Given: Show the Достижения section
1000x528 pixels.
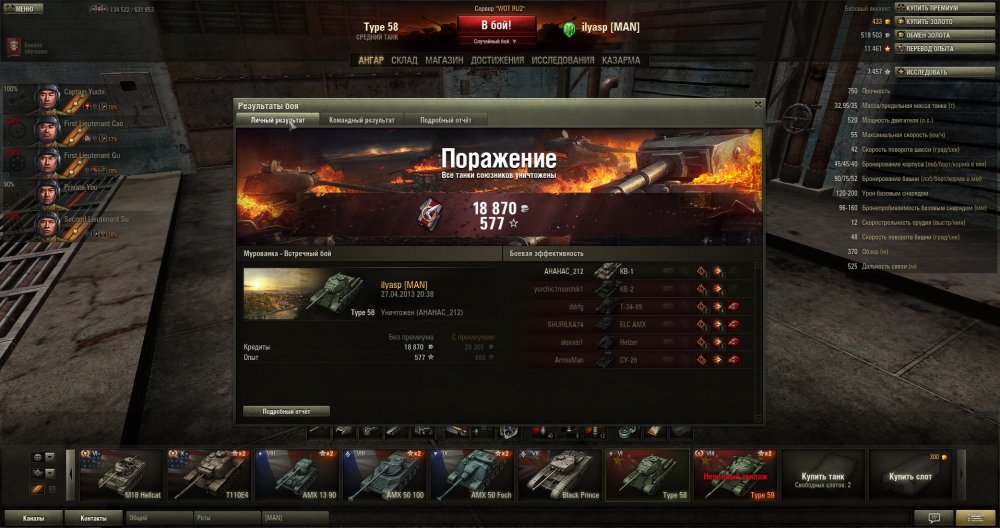Looking at the screenshot, I should (x=497, y=60).
